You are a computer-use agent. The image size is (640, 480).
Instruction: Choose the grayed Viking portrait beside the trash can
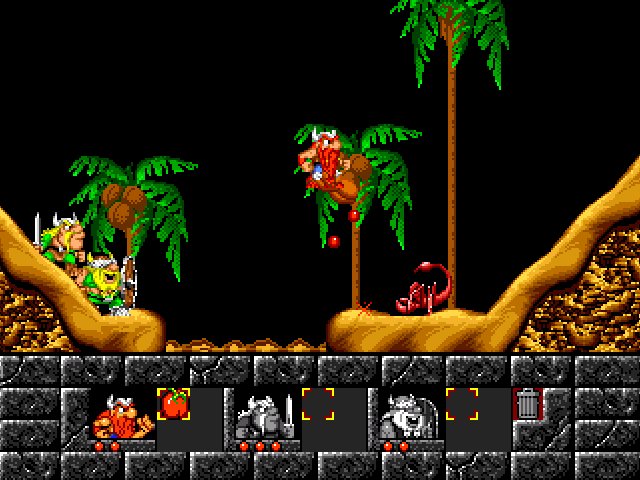(408, 415)
